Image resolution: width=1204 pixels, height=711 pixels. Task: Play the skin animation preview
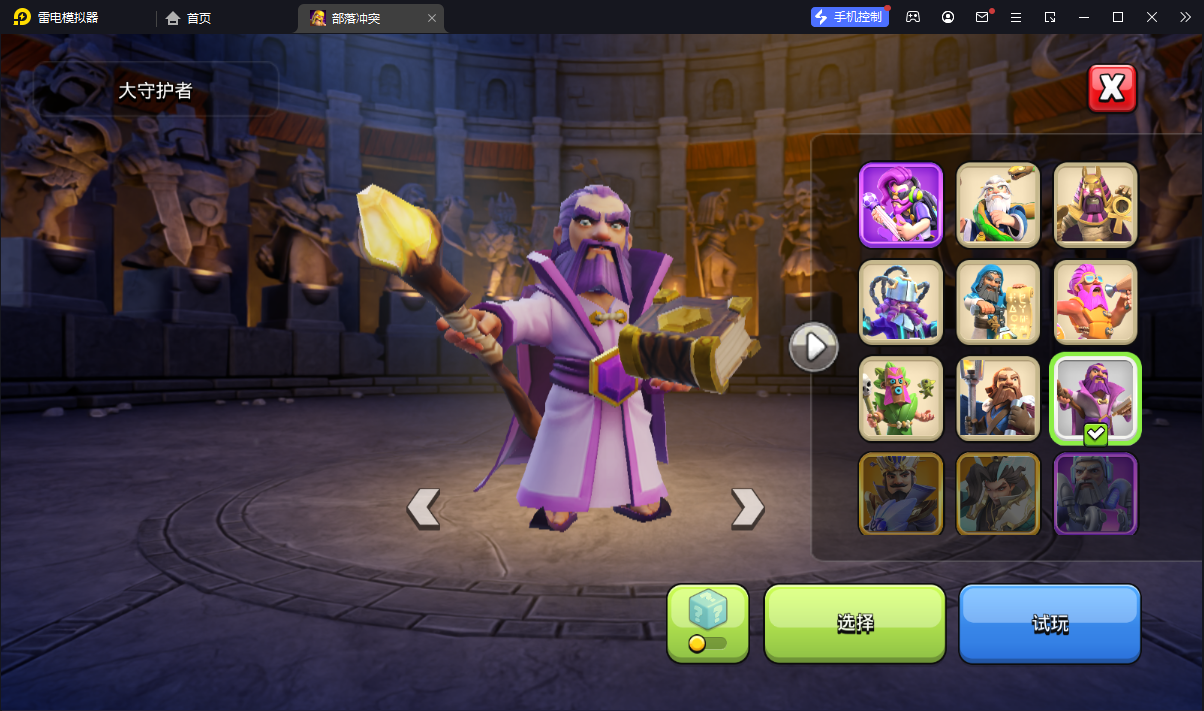pos(813,347)
